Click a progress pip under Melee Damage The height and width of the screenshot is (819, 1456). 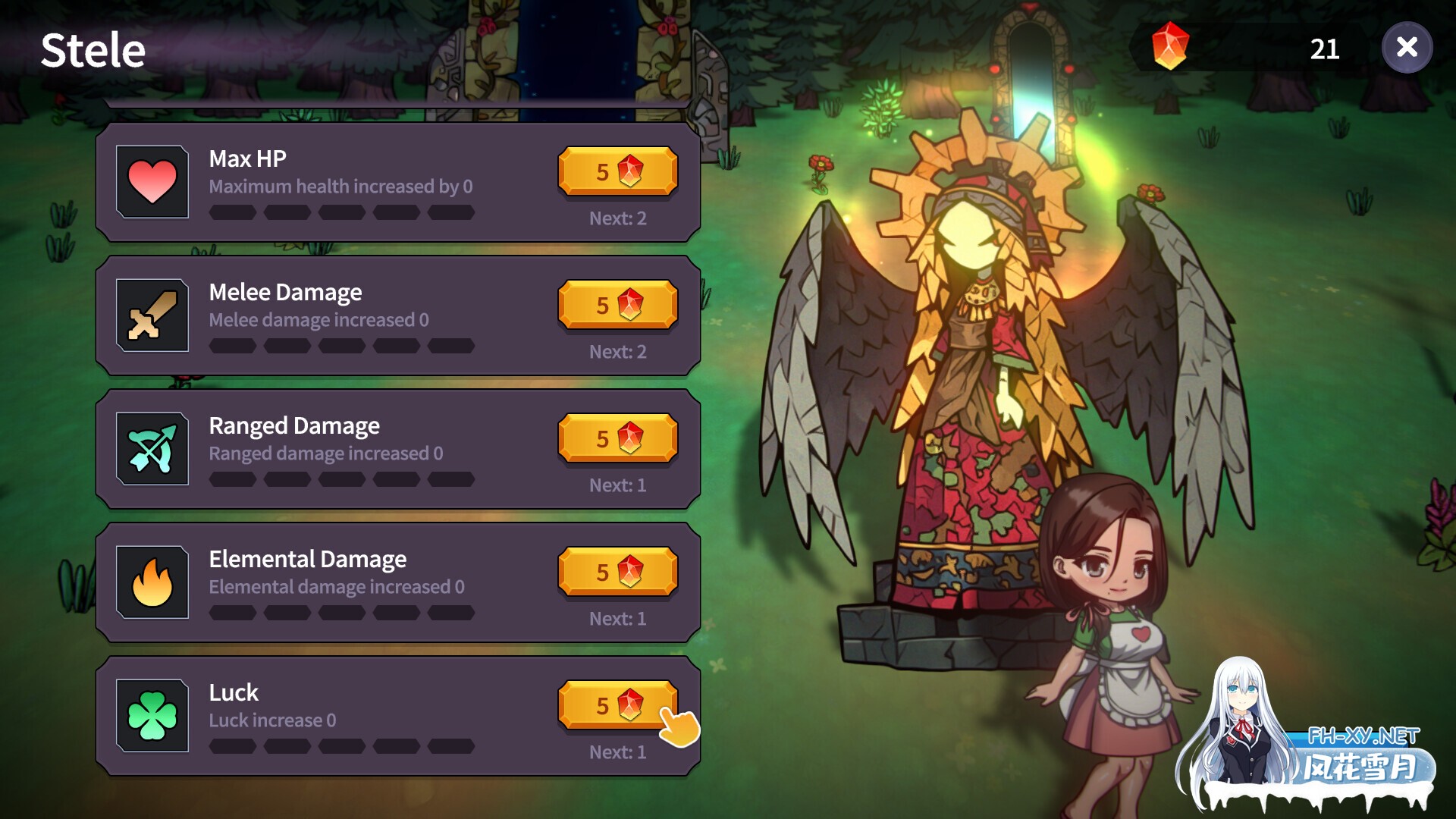tap(232, 347)
